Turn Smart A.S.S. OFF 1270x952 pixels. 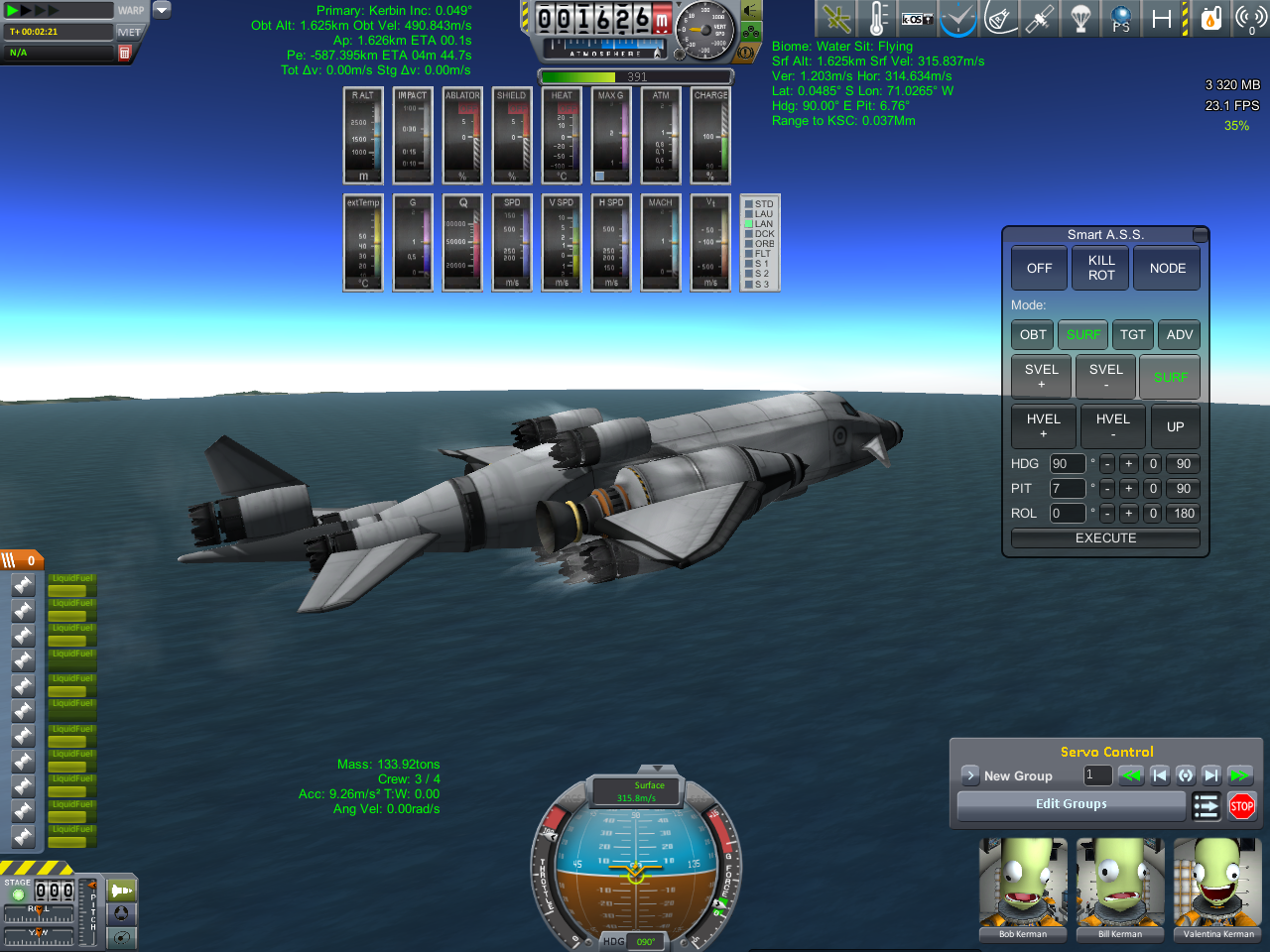(1039, 268)
